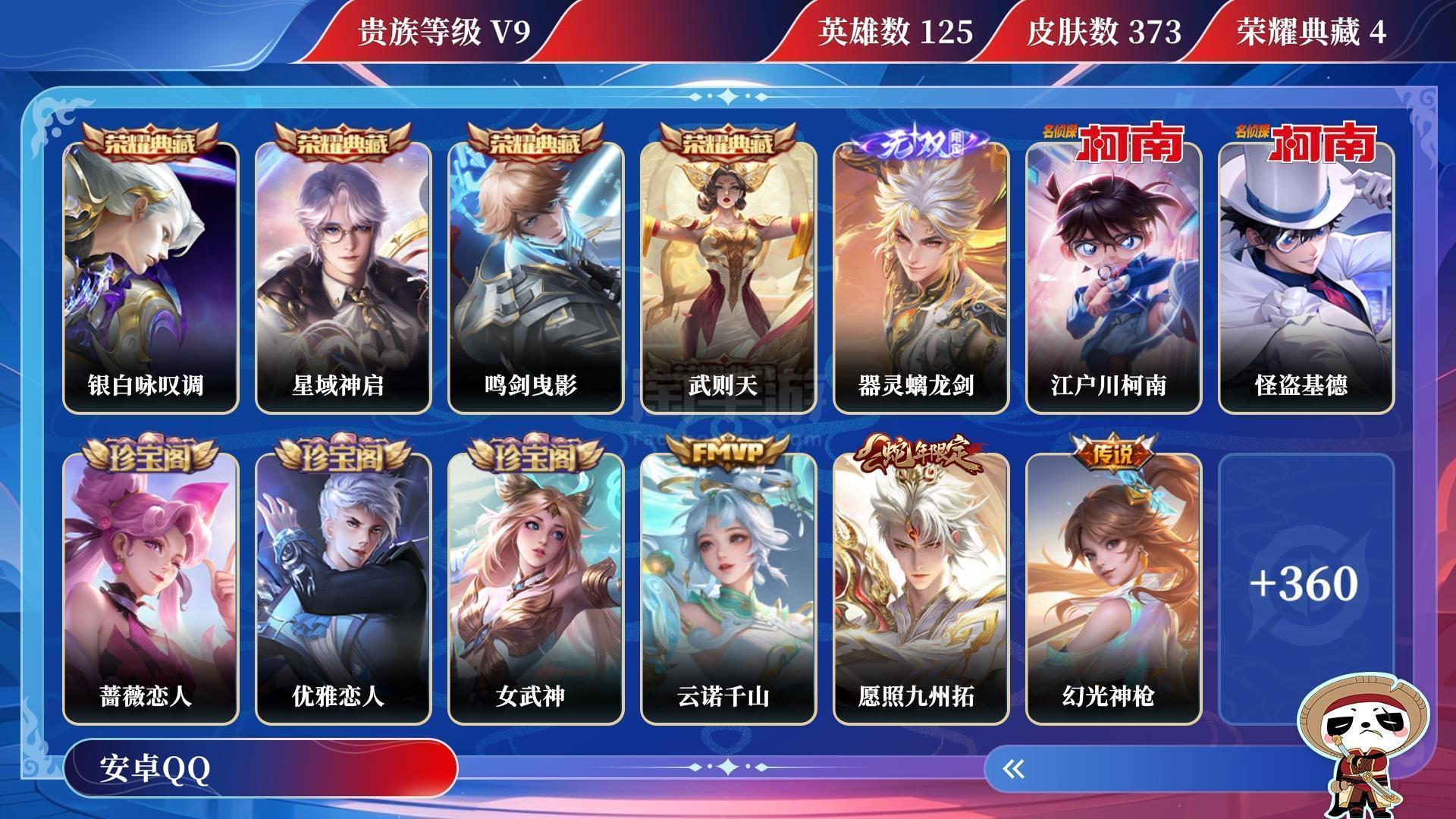Expand the 英雄数 125 counter
1456x819 pixels.
[x=895, y=33]
